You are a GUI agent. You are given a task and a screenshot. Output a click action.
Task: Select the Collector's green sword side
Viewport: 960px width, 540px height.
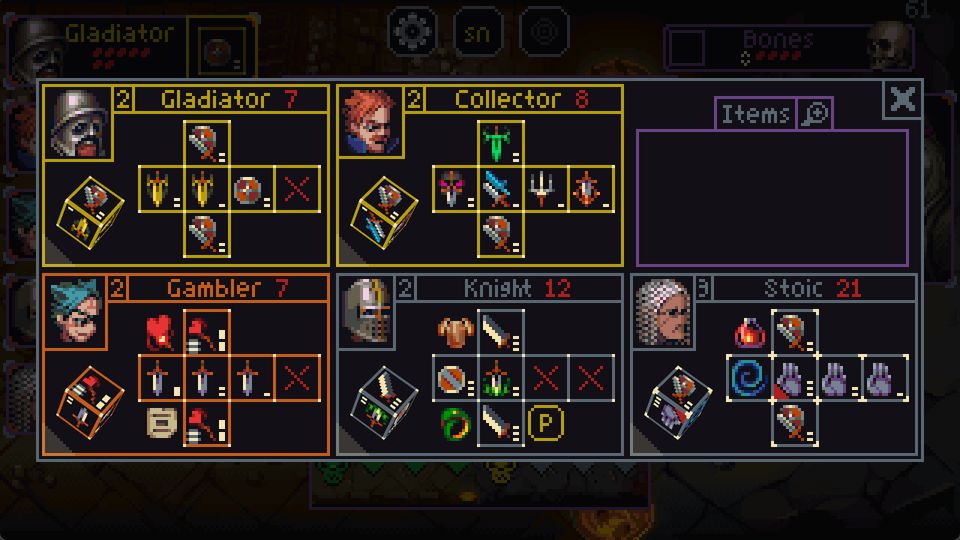[x=497, y=143]
